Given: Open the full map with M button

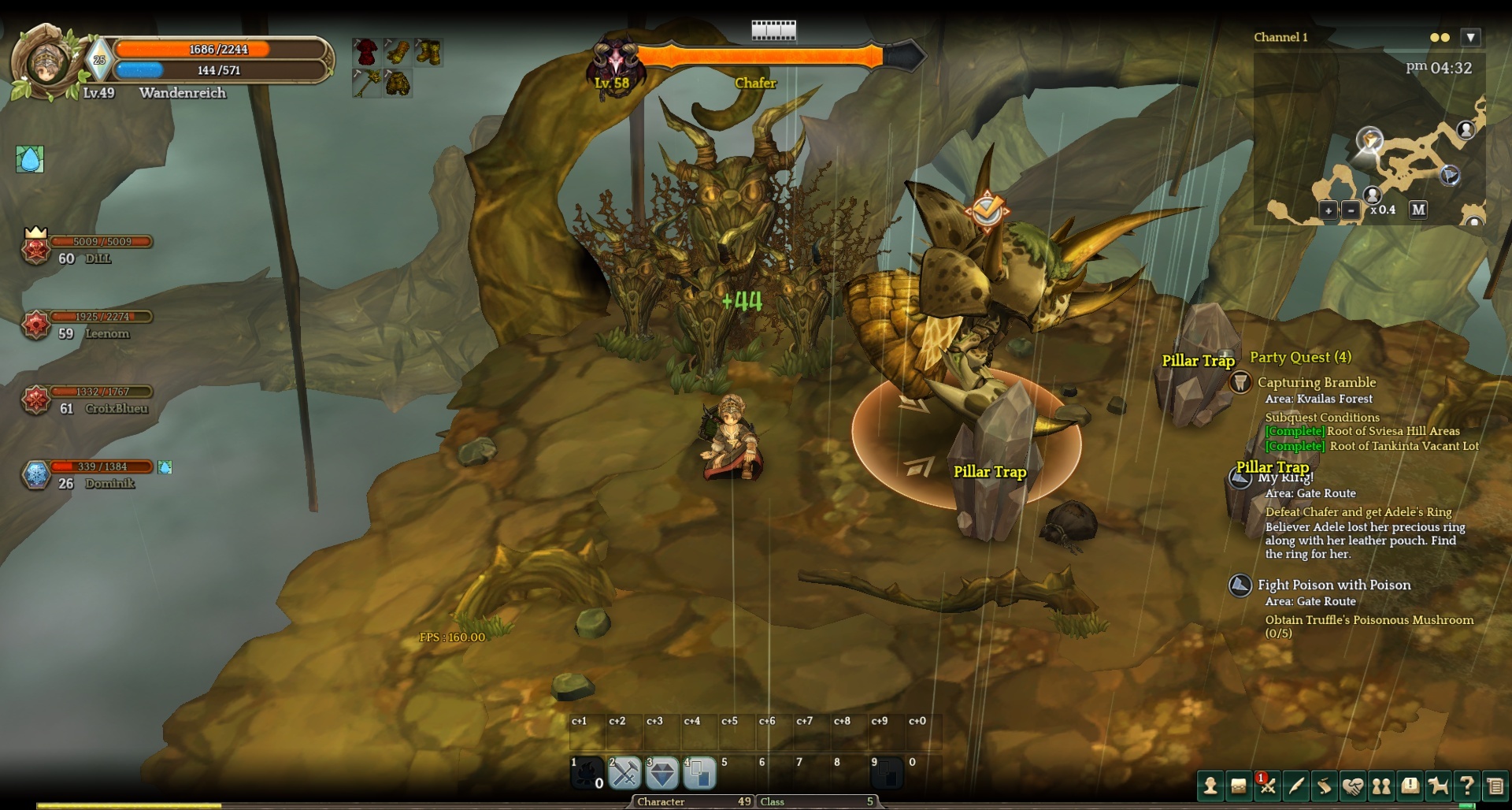Looking at the screenshot, I should coord(1418,210).
